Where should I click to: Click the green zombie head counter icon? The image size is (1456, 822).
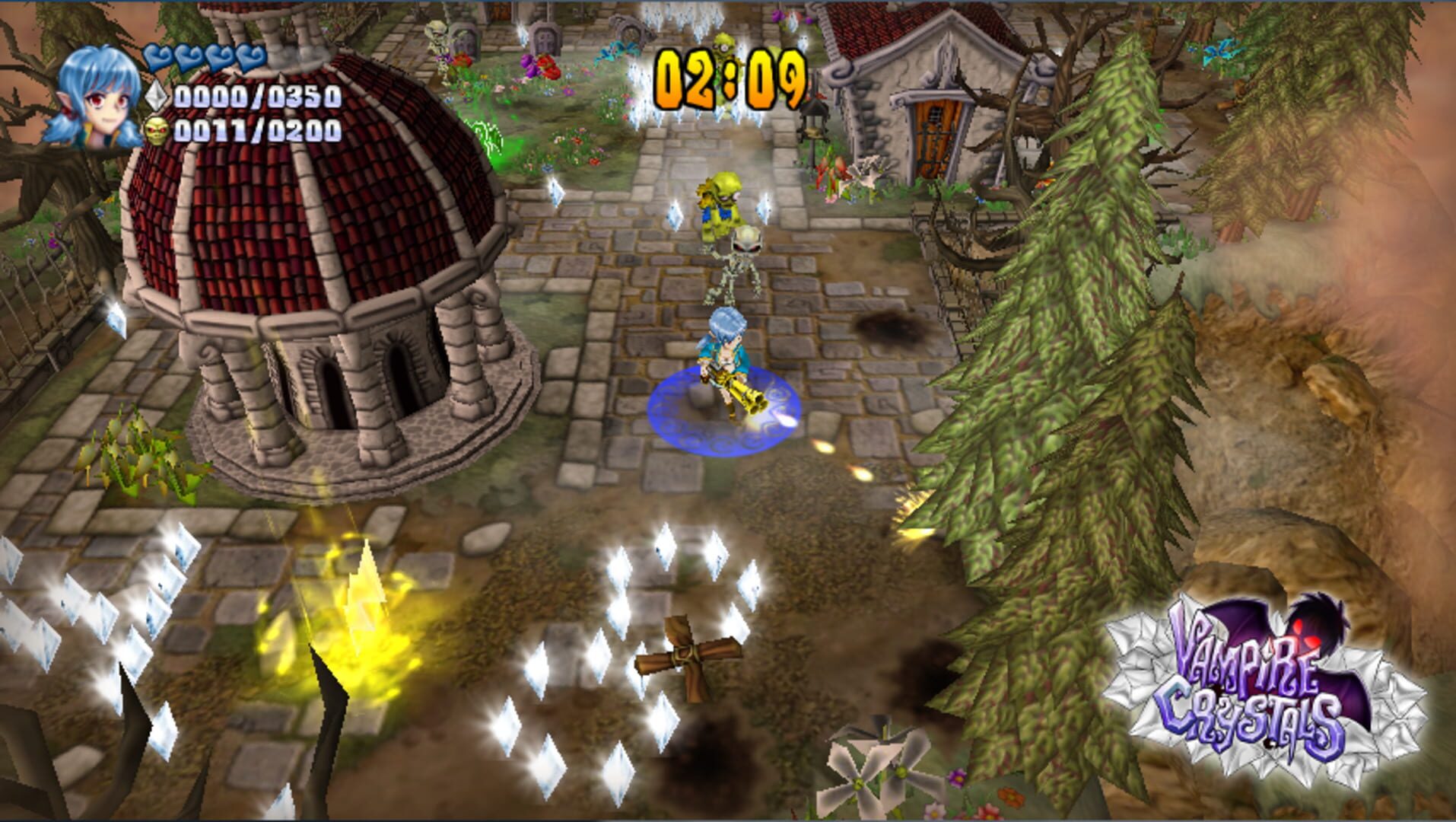(155, 132)
